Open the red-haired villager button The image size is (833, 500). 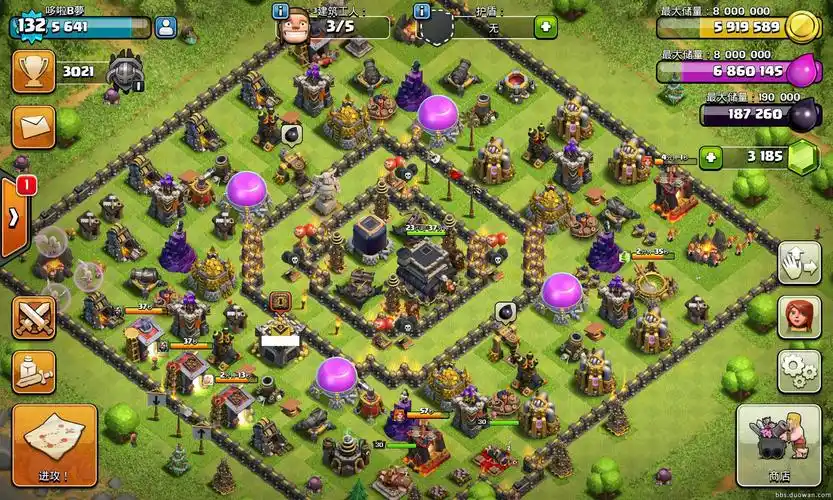point(799,317)
